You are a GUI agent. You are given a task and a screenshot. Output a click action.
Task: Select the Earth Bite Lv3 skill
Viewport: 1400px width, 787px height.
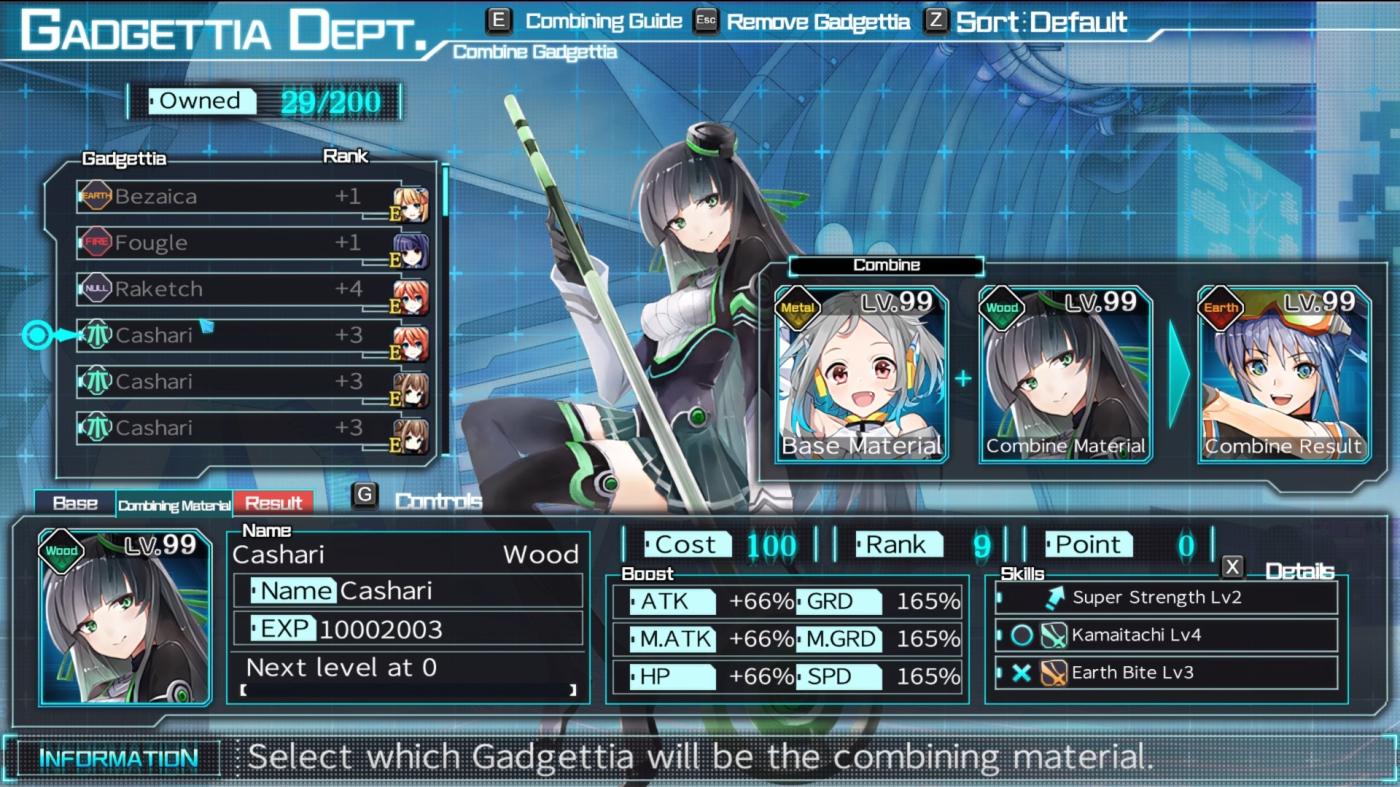point(1166,672)
